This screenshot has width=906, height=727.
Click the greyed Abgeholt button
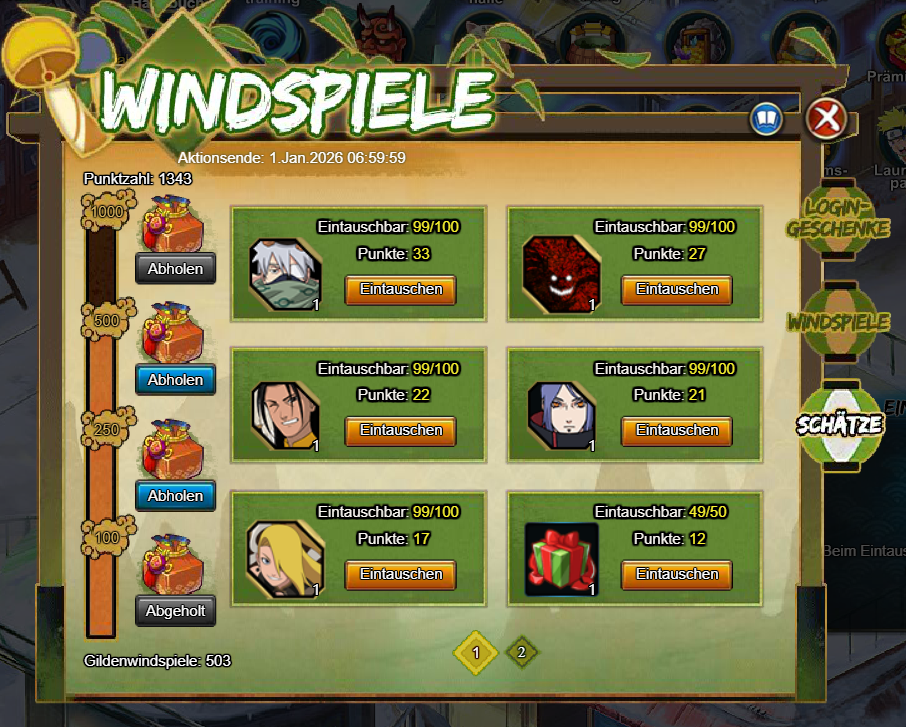pos(176,610)
